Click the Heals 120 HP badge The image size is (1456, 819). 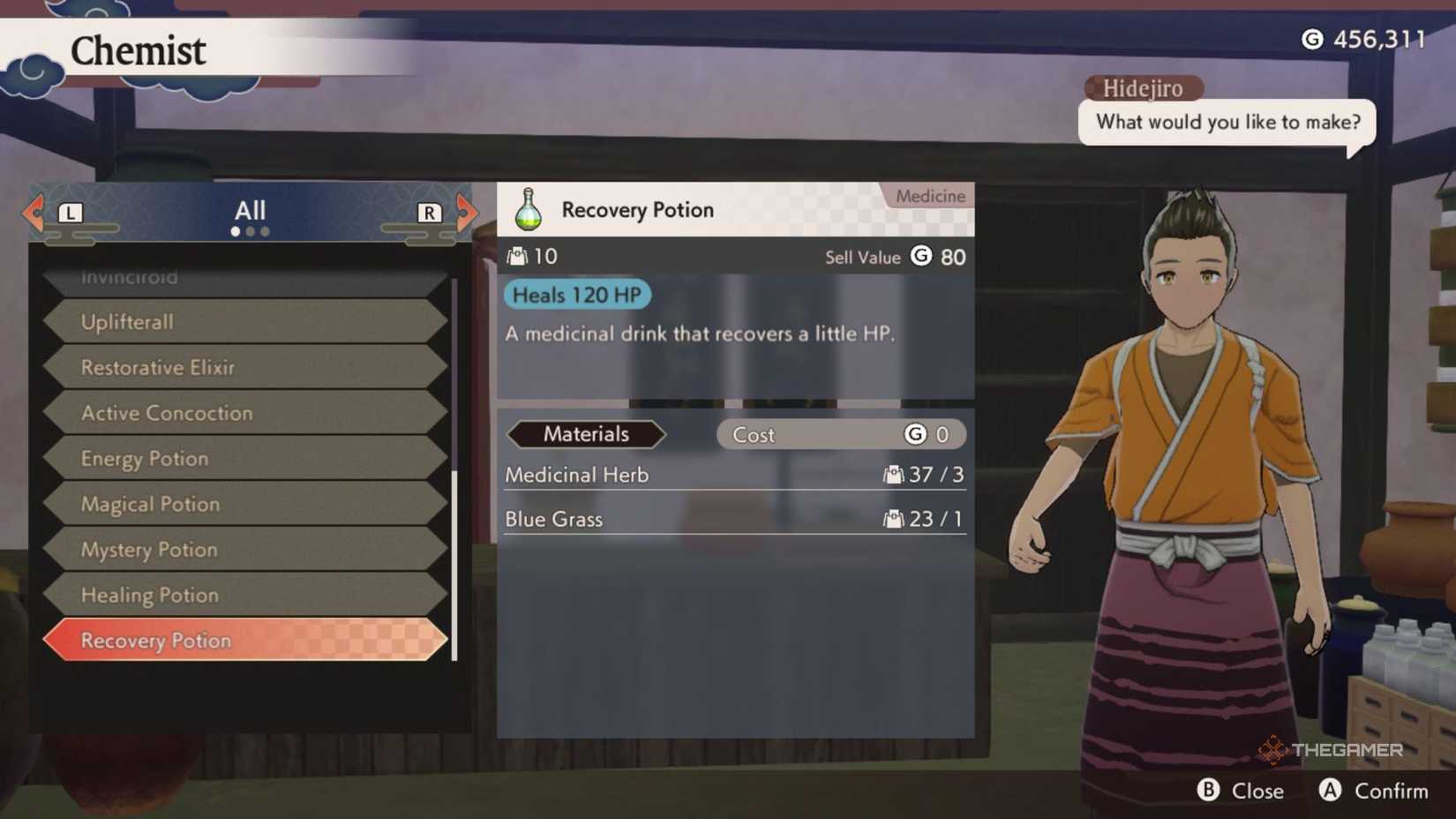click(x=577, y=295)
